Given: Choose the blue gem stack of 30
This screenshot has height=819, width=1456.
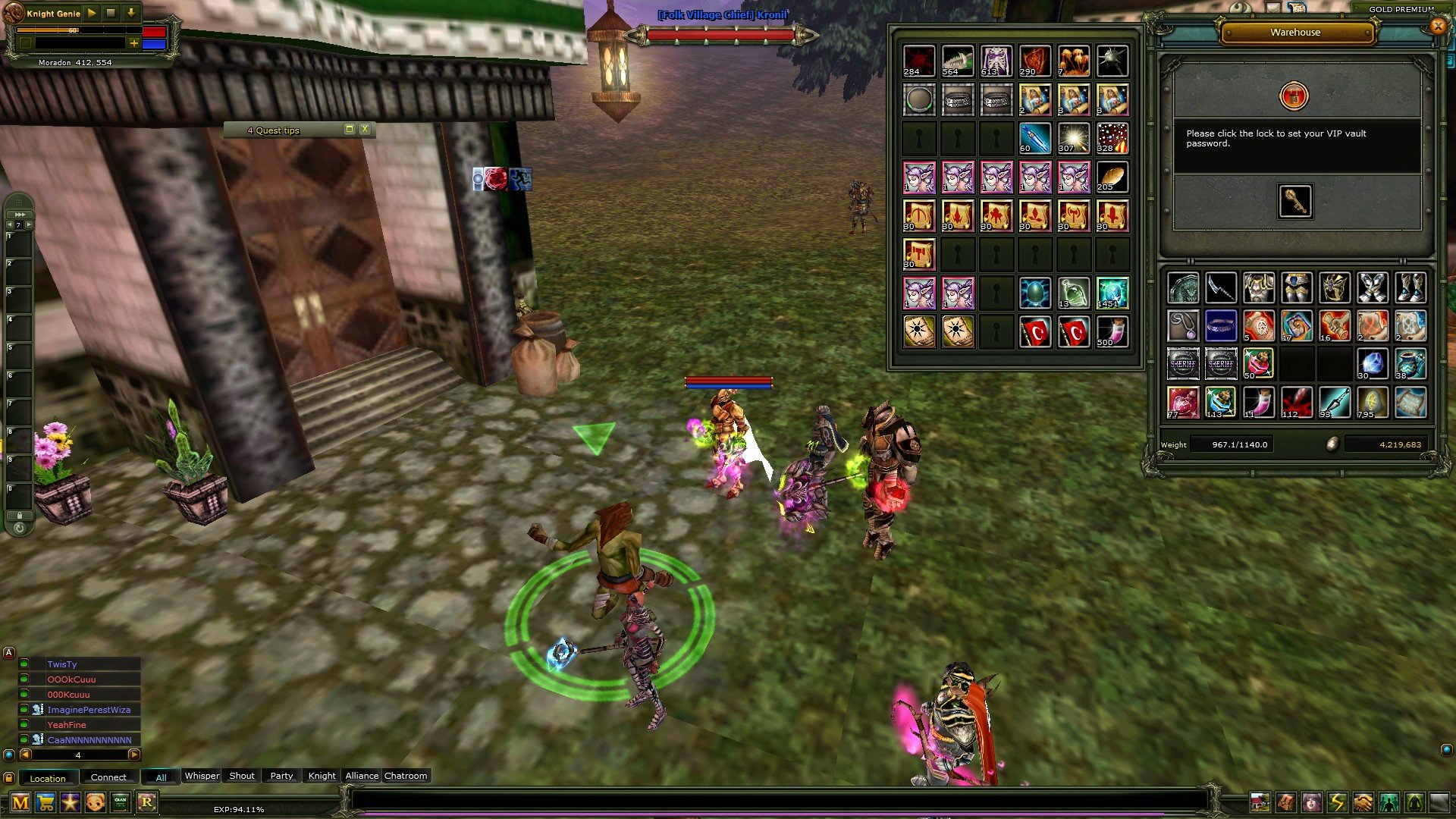Looking at the screenshot, I should tap(1372, 364).
